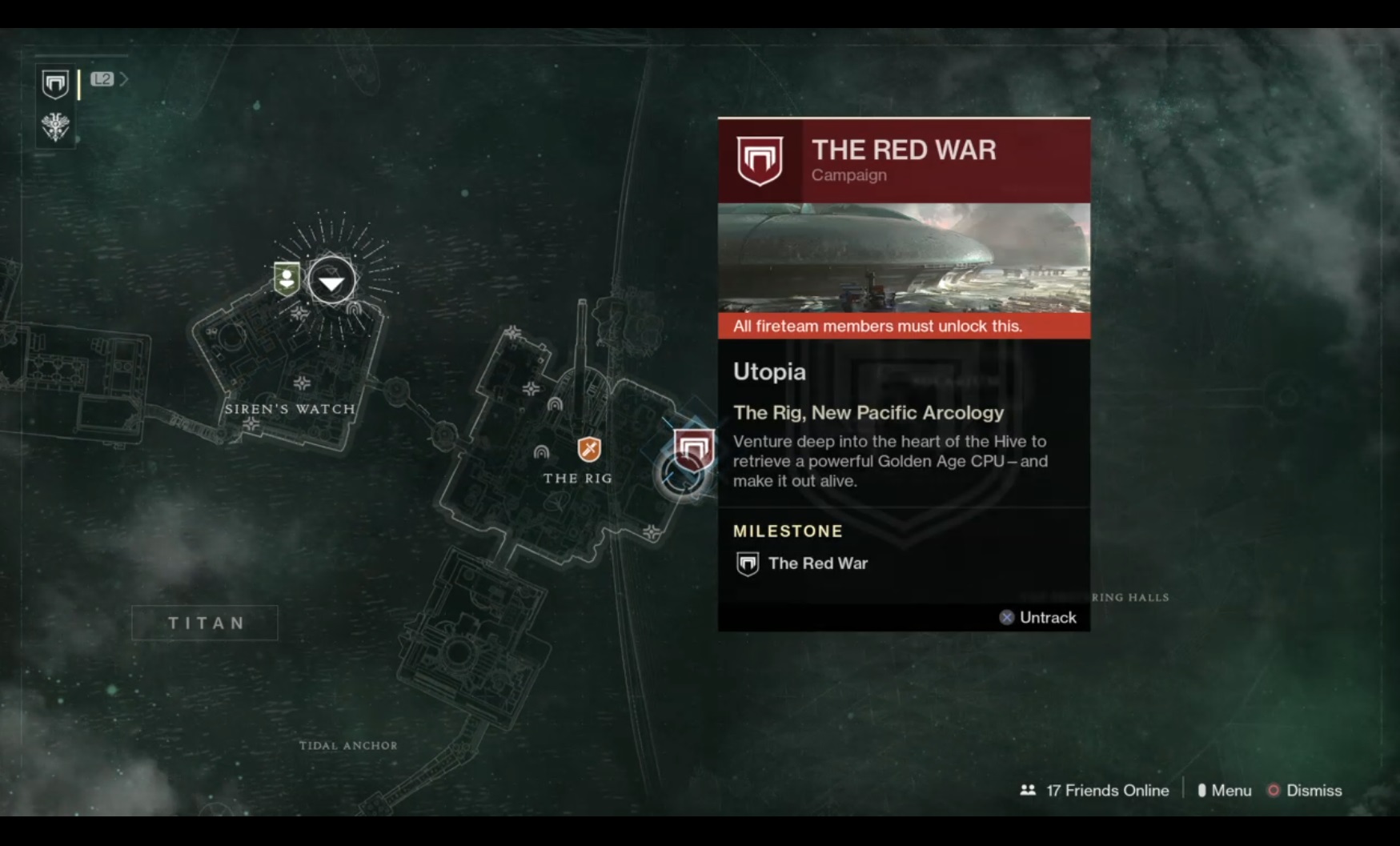Open the campaign shield icon in the top-left tracker
The image size is (1400, 846).
(x=55, y=83)
